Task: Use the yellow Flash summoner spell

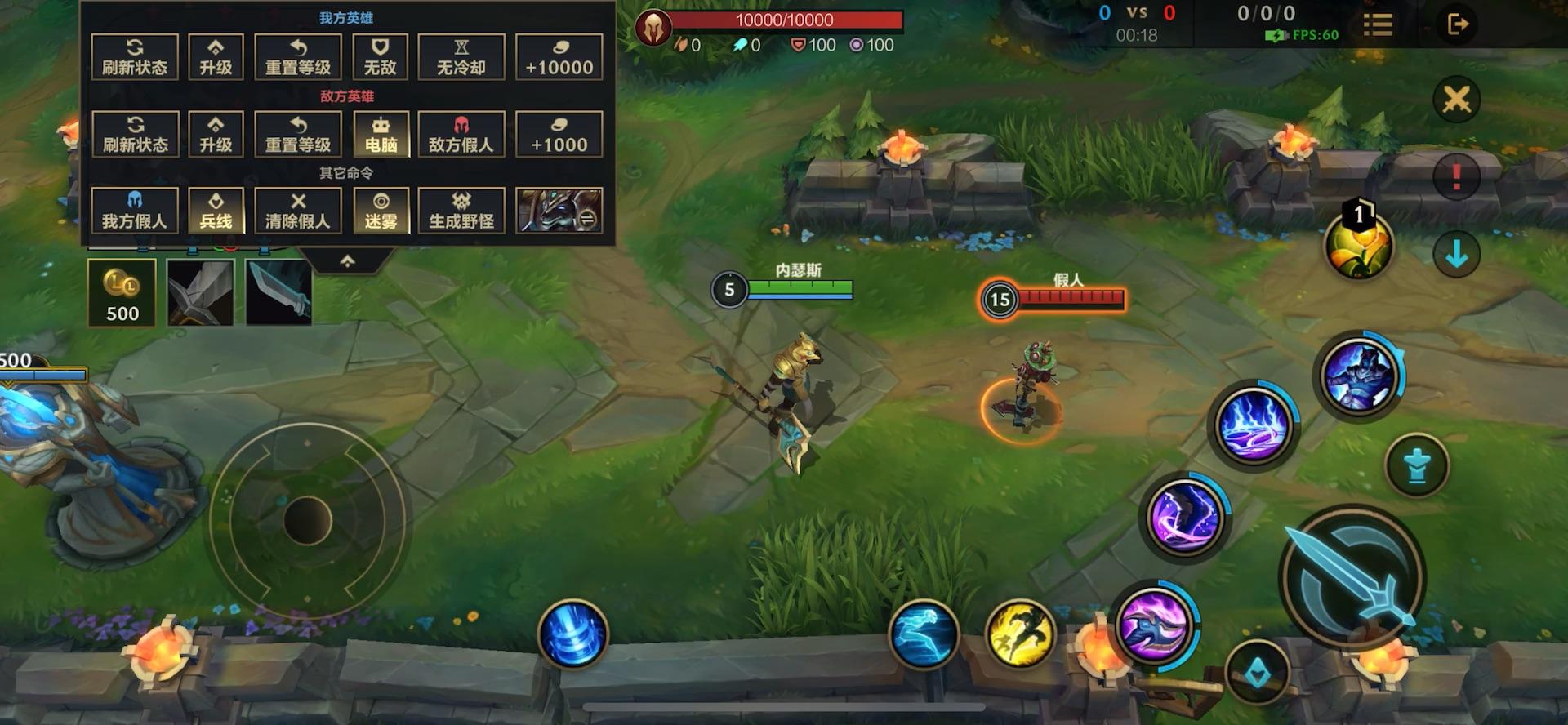Action: [x=1019, y=634]
